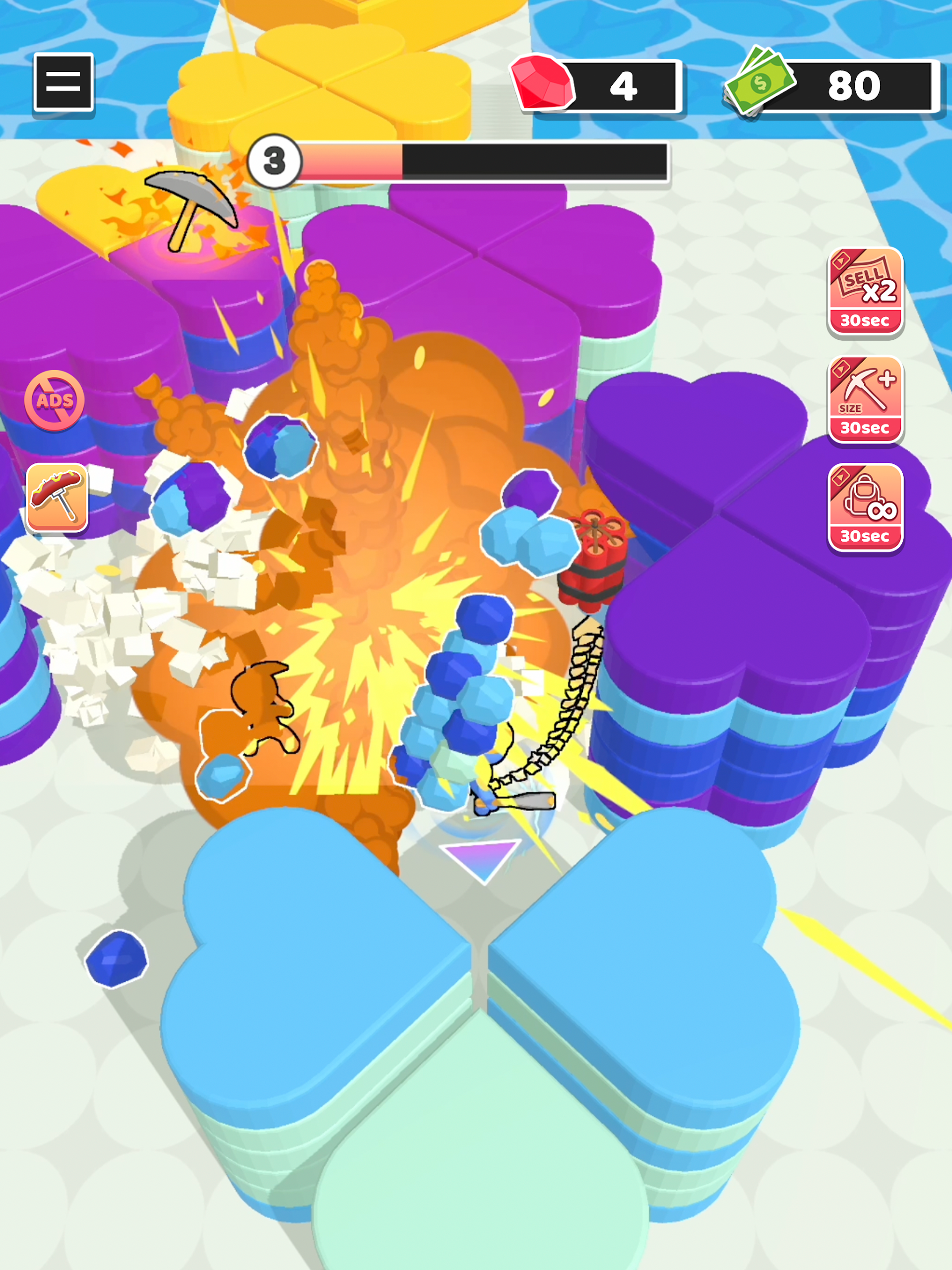Activate the pickaxe Size 30sec boost
The height and width of the screenshot is (1270, 952).
point(865,399)
